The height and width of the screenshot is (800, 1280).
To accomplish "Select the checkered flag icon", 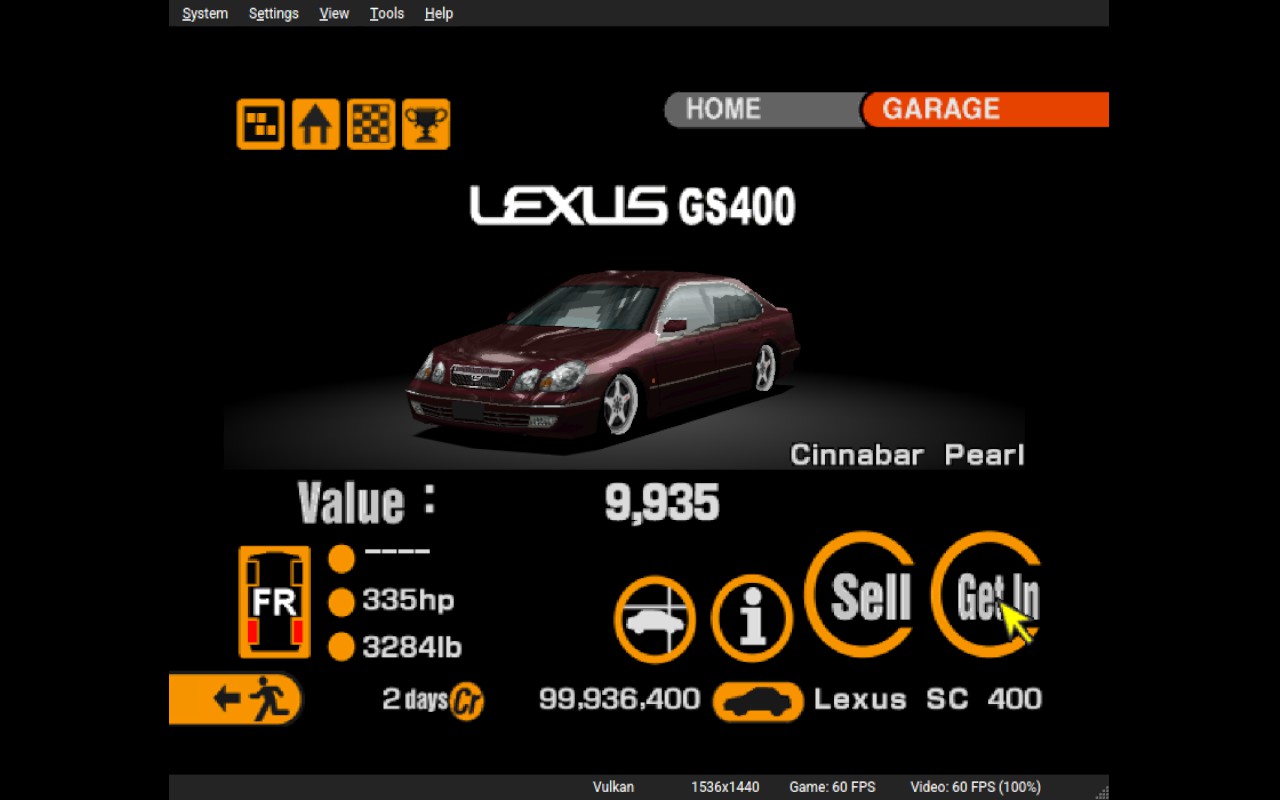I will coord(371,125).
